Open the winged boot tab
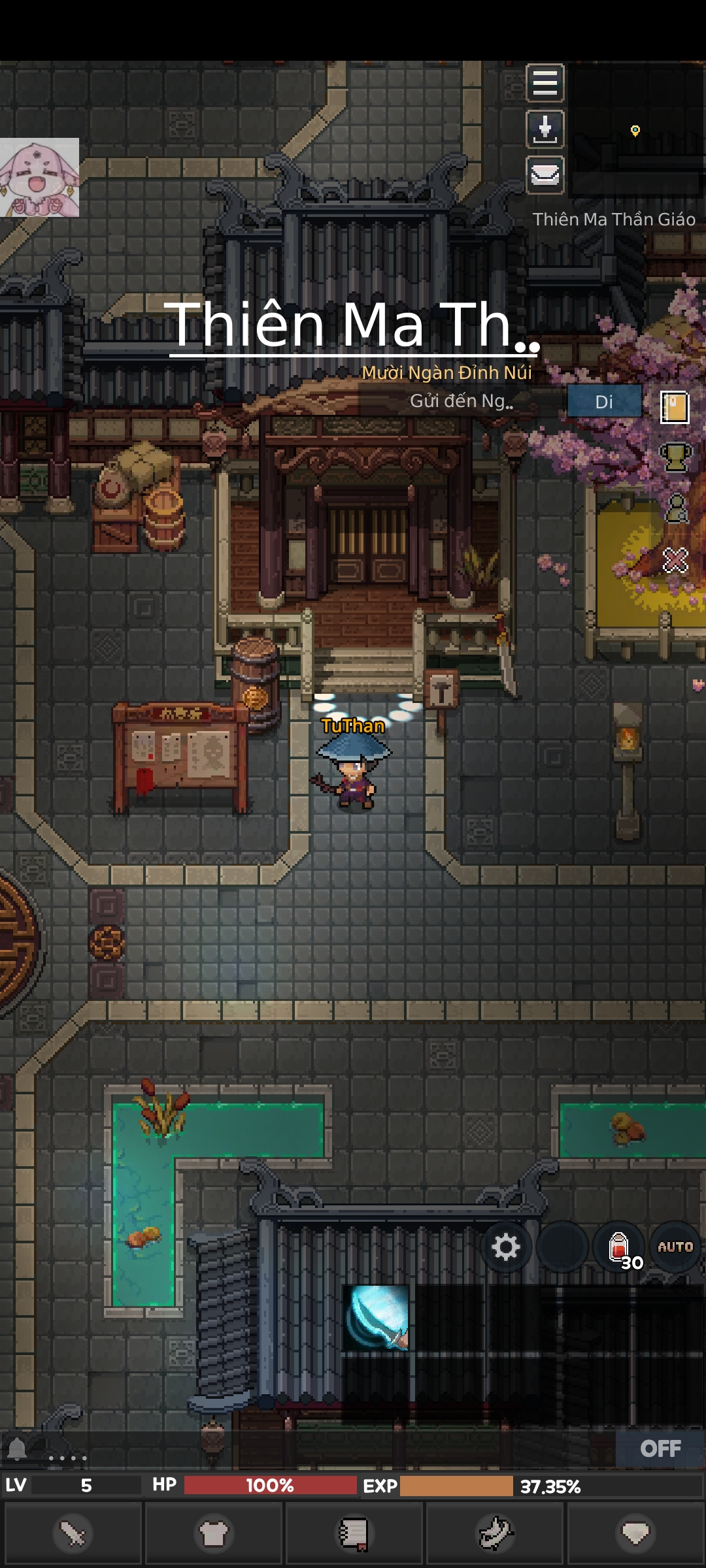This screenshot has height=1568, width=706. point(496,1533)
